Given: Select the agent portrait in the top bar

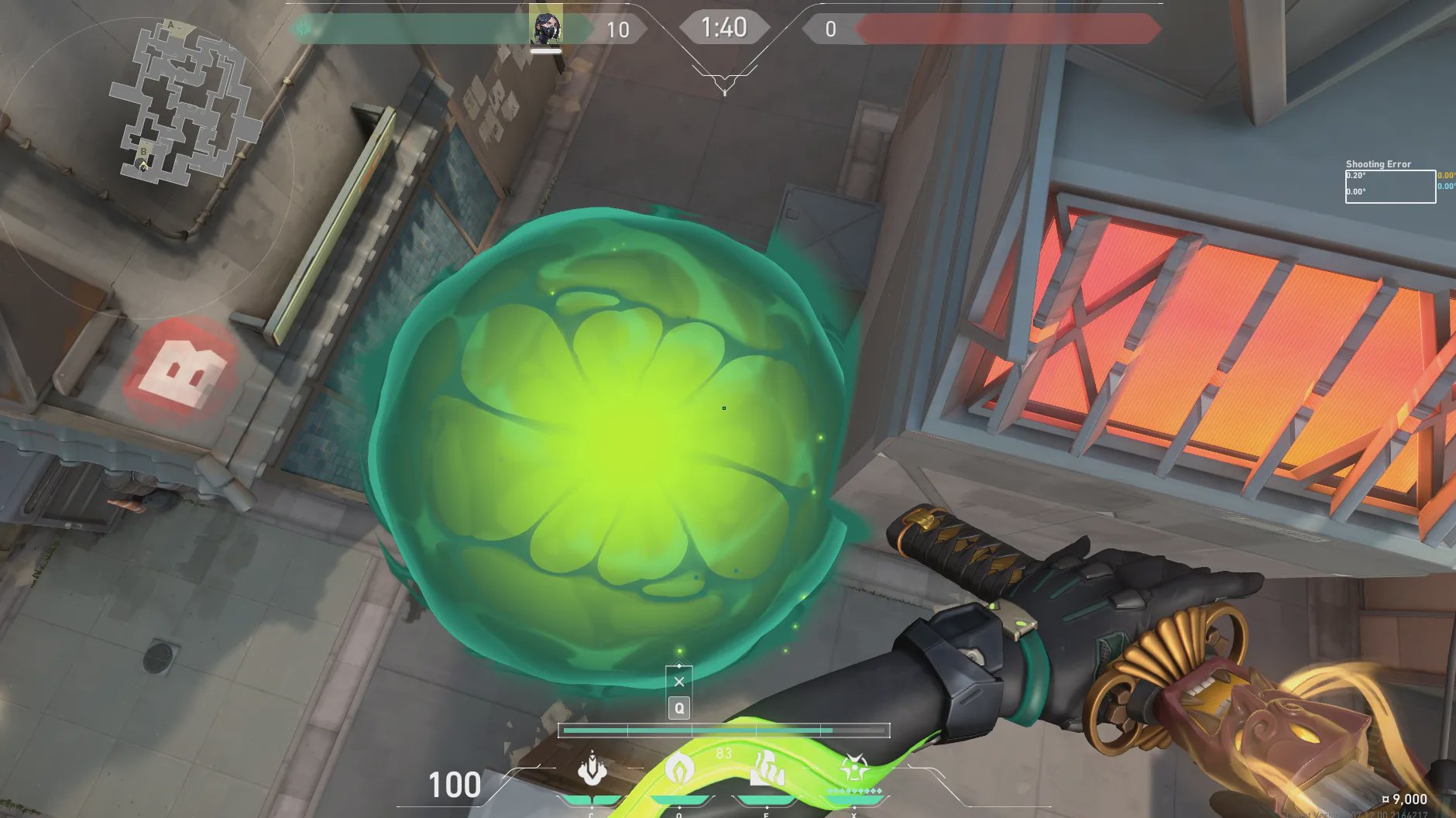Looking at the screenshot, I should click(x=546, y=29).
